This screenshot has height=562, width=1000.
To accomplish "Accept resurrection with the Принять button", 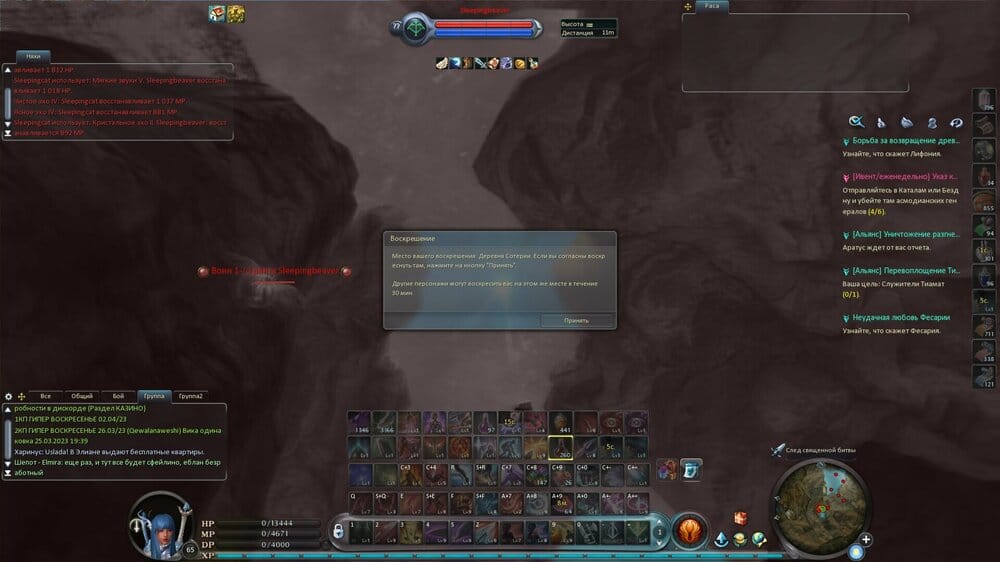I will [576, 321].
